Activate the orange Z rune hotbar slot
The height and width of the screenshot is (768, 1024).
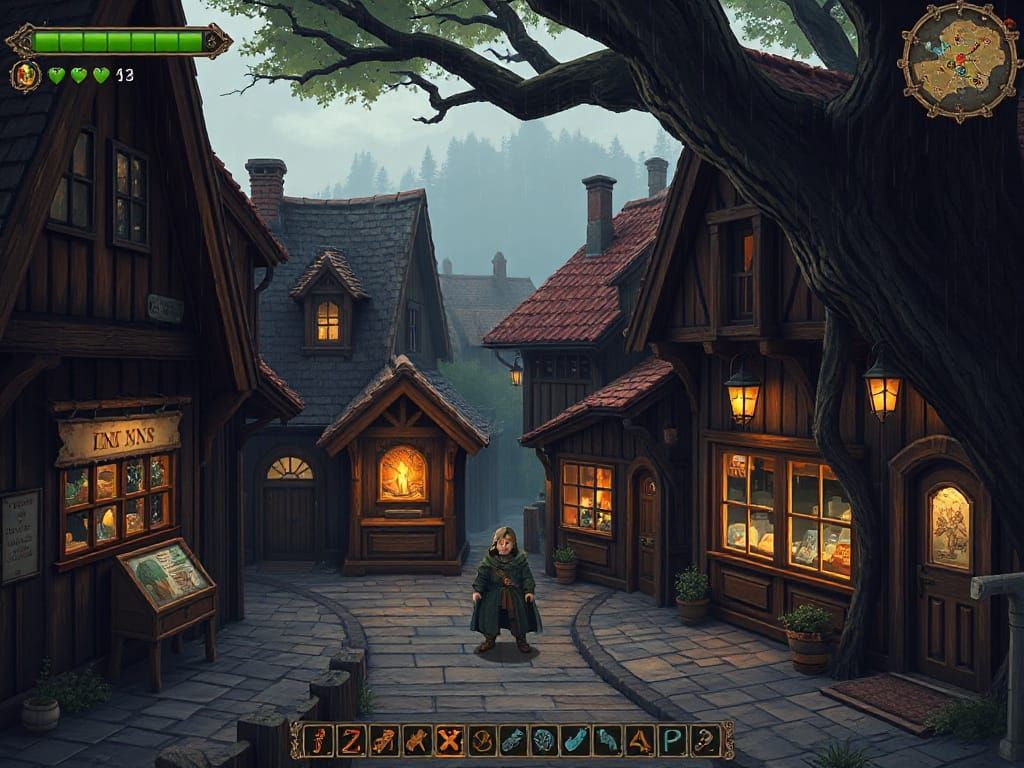click(x=351, y=740)
